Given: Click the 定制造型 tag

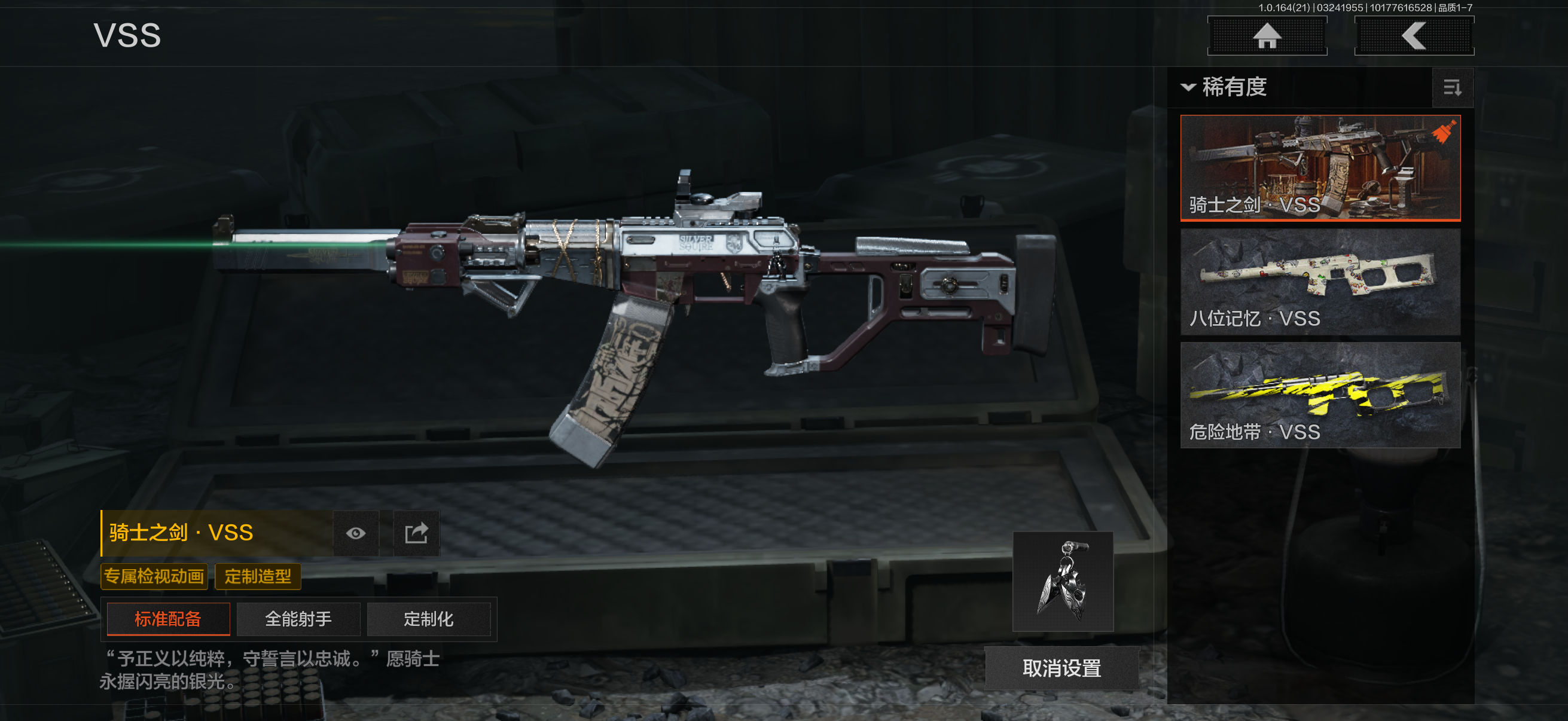Looking at the screenshot, I should [x=258, y=576].
